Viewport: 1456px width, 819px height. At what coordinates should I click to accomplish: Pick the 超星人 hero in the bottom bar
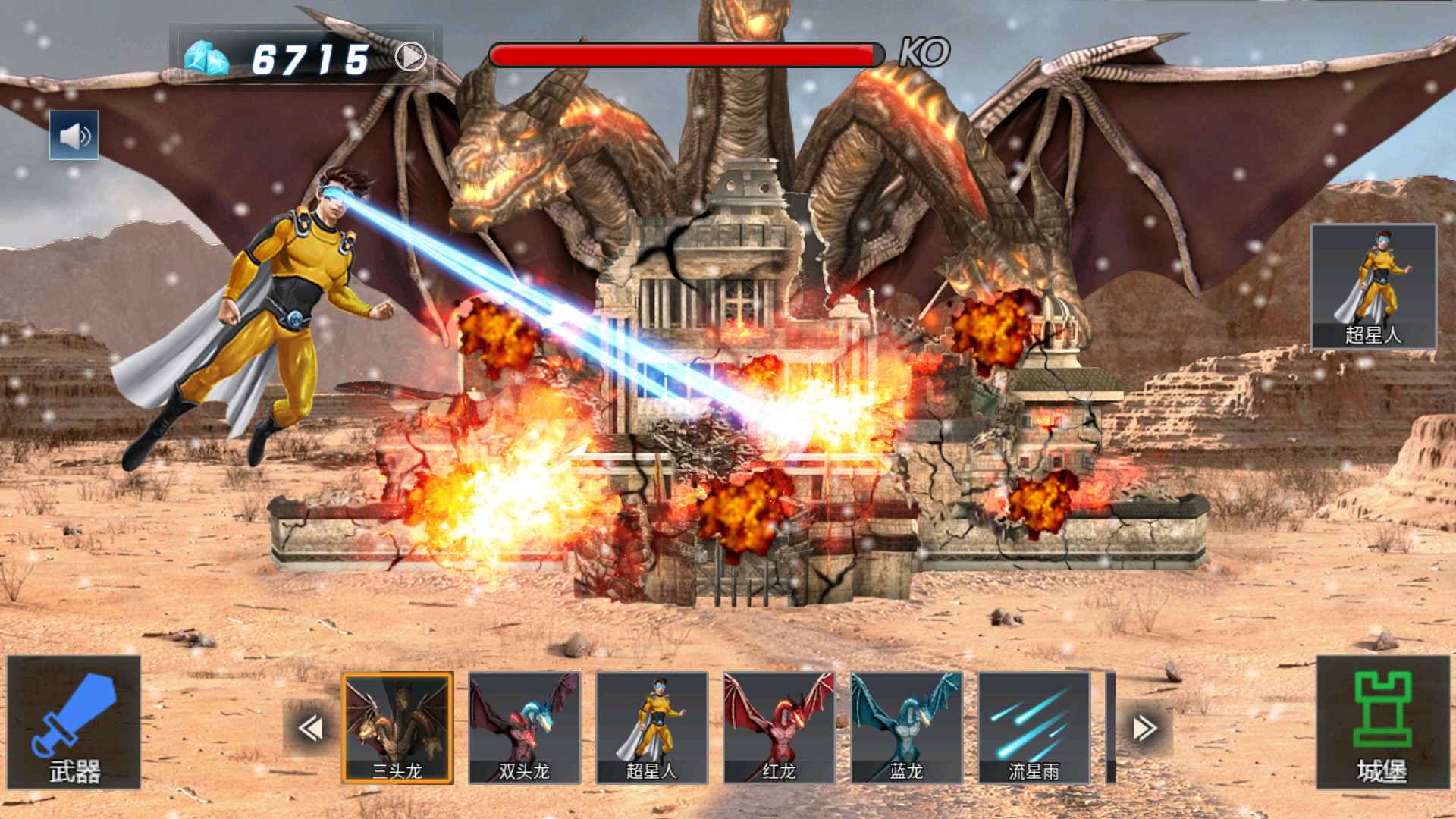651,727
